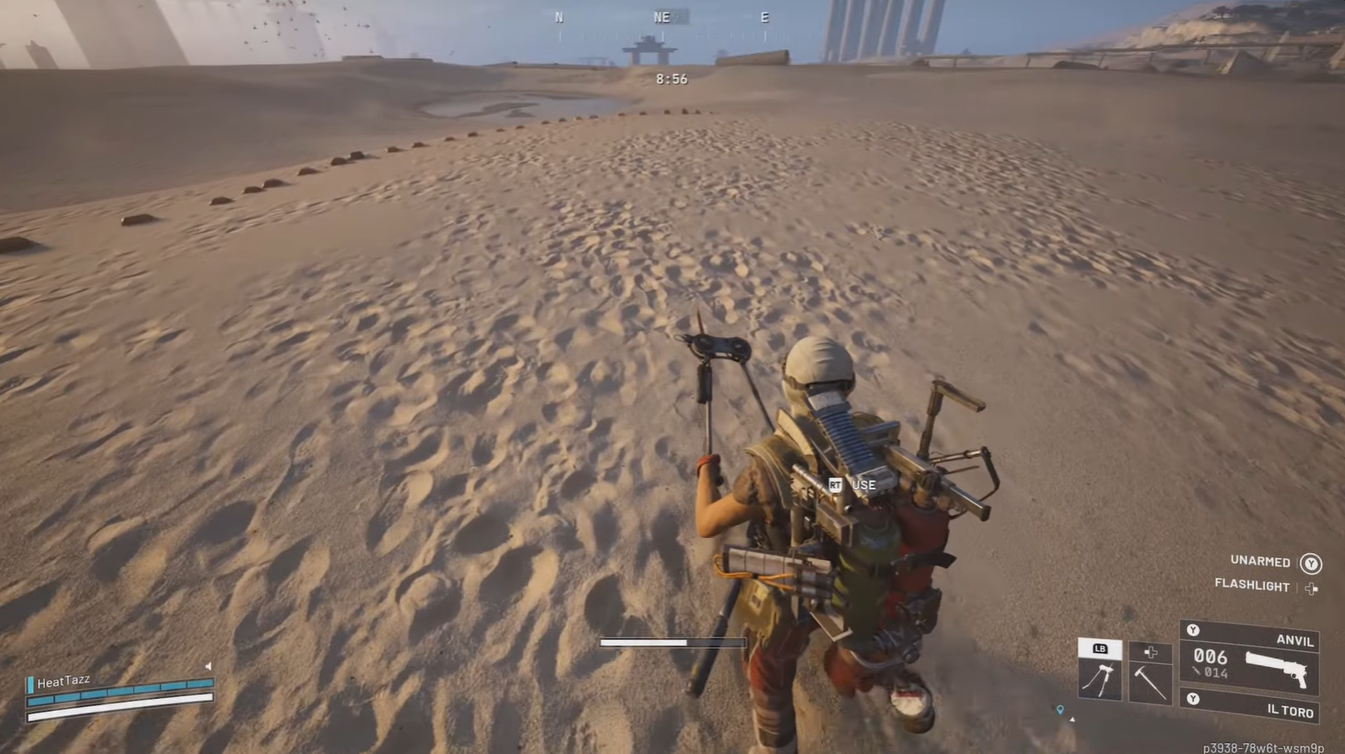Select the IL TORO weapon slot label
The height and width of the screenshot is (754, 1345).
1291,712
